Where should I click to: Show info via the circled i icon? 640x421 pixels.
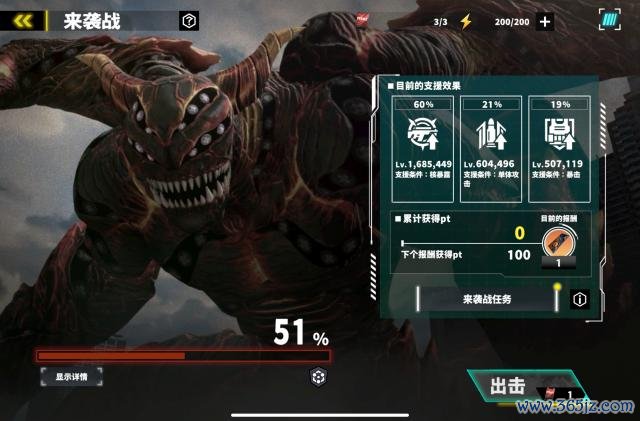click(x=579, y=298)
